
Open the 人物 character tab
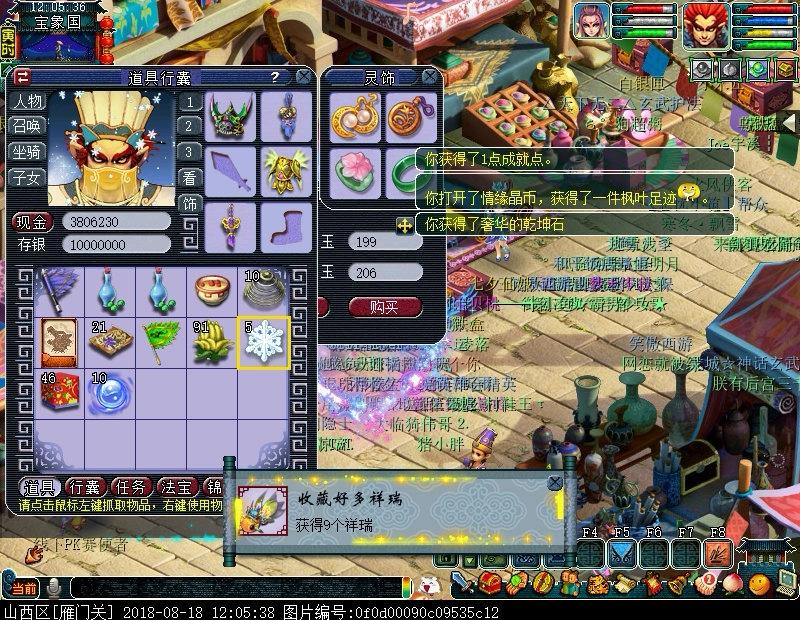[x=27, y=102]
